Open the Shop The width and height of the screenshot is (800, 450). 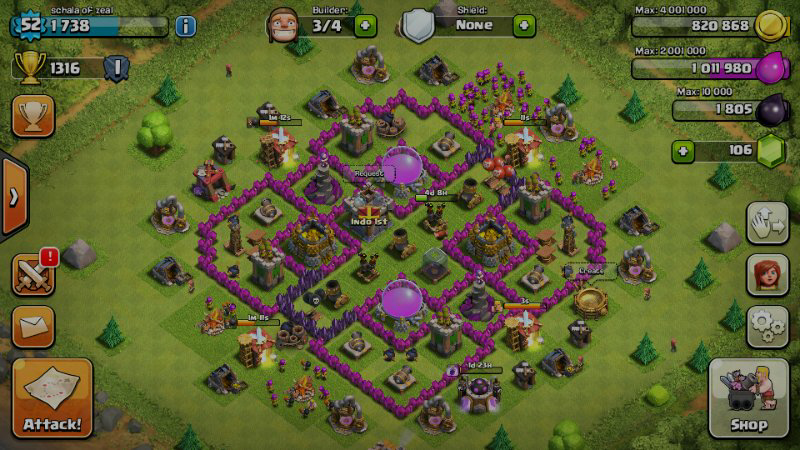tap(748, 398)
